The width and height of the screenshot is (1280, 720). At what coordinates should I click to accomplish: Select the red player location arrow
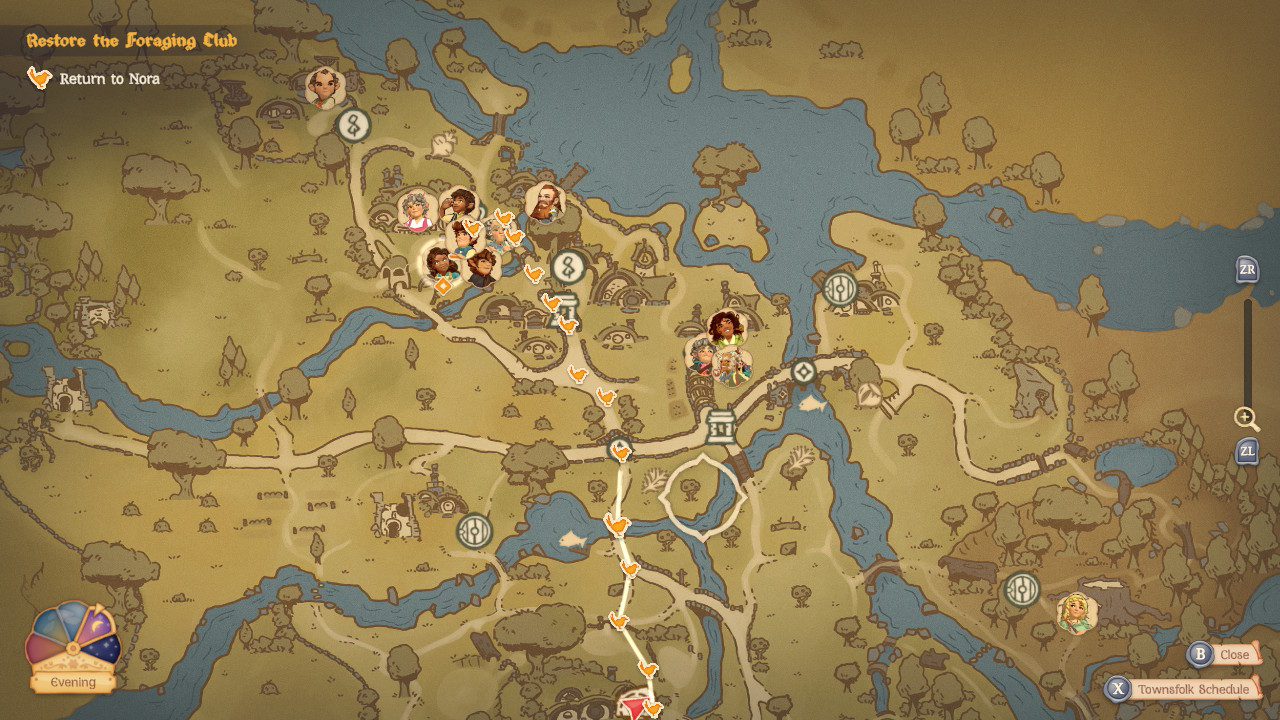click(x=635, y=709)
